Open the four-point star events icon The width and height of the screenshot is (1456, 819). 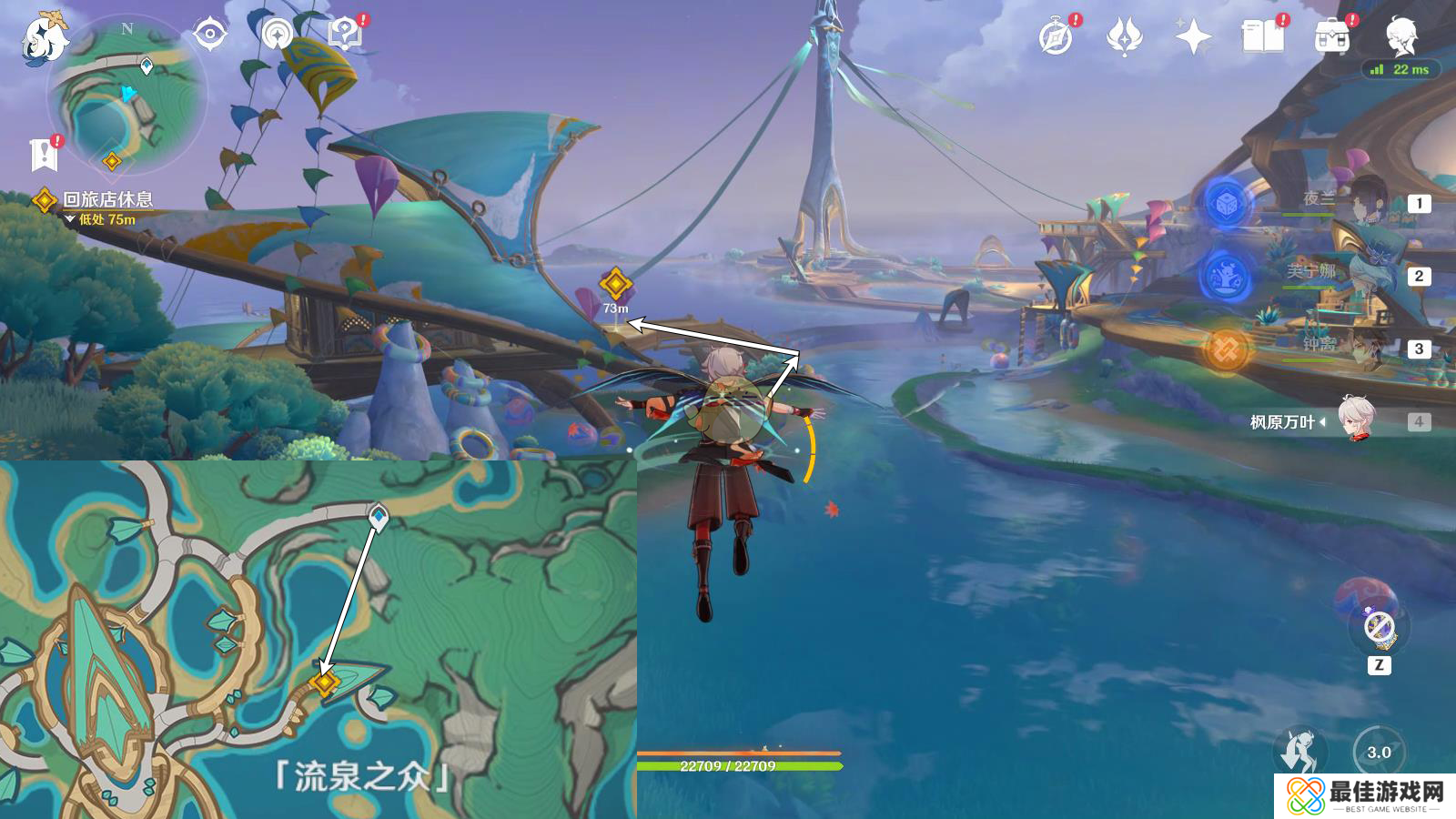tap(1193, 38)
